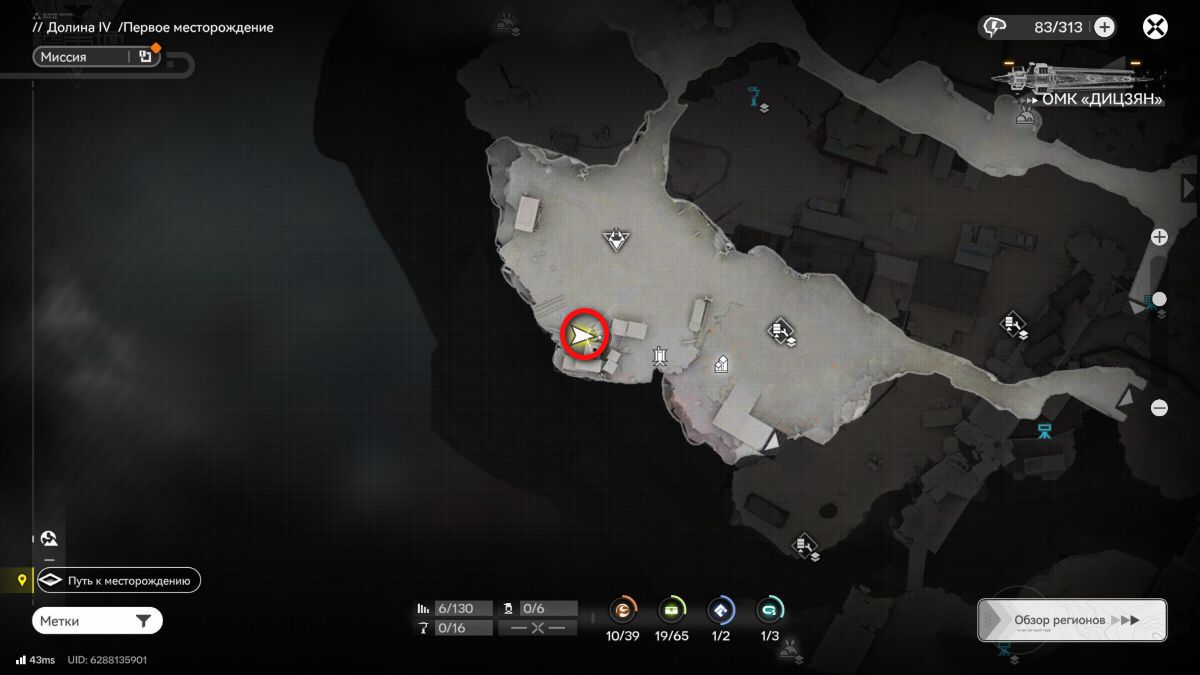Select the green chest counter icon

click(672, 609)
